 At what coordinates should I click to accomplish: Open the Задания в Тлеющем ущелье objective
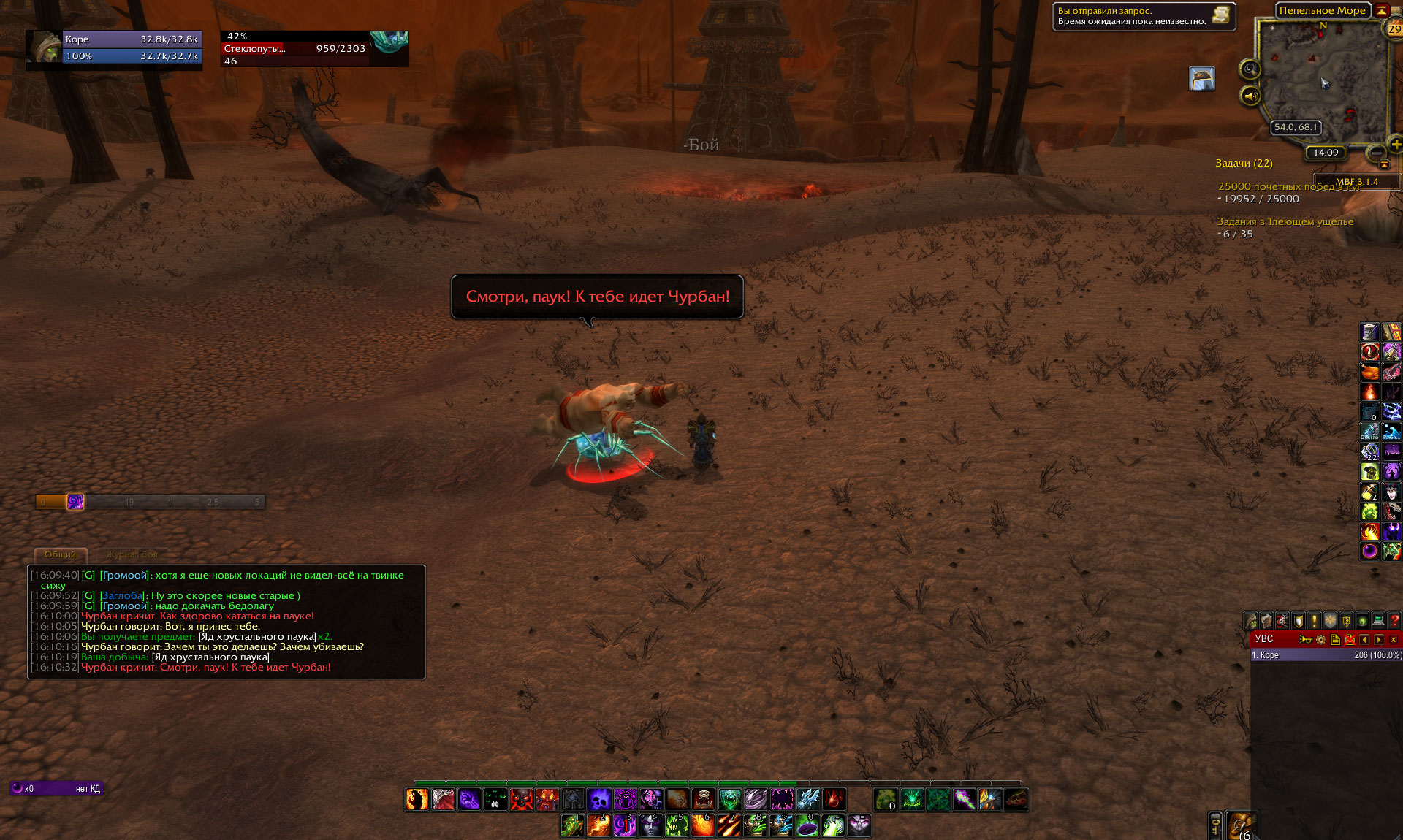point(1285,222)
